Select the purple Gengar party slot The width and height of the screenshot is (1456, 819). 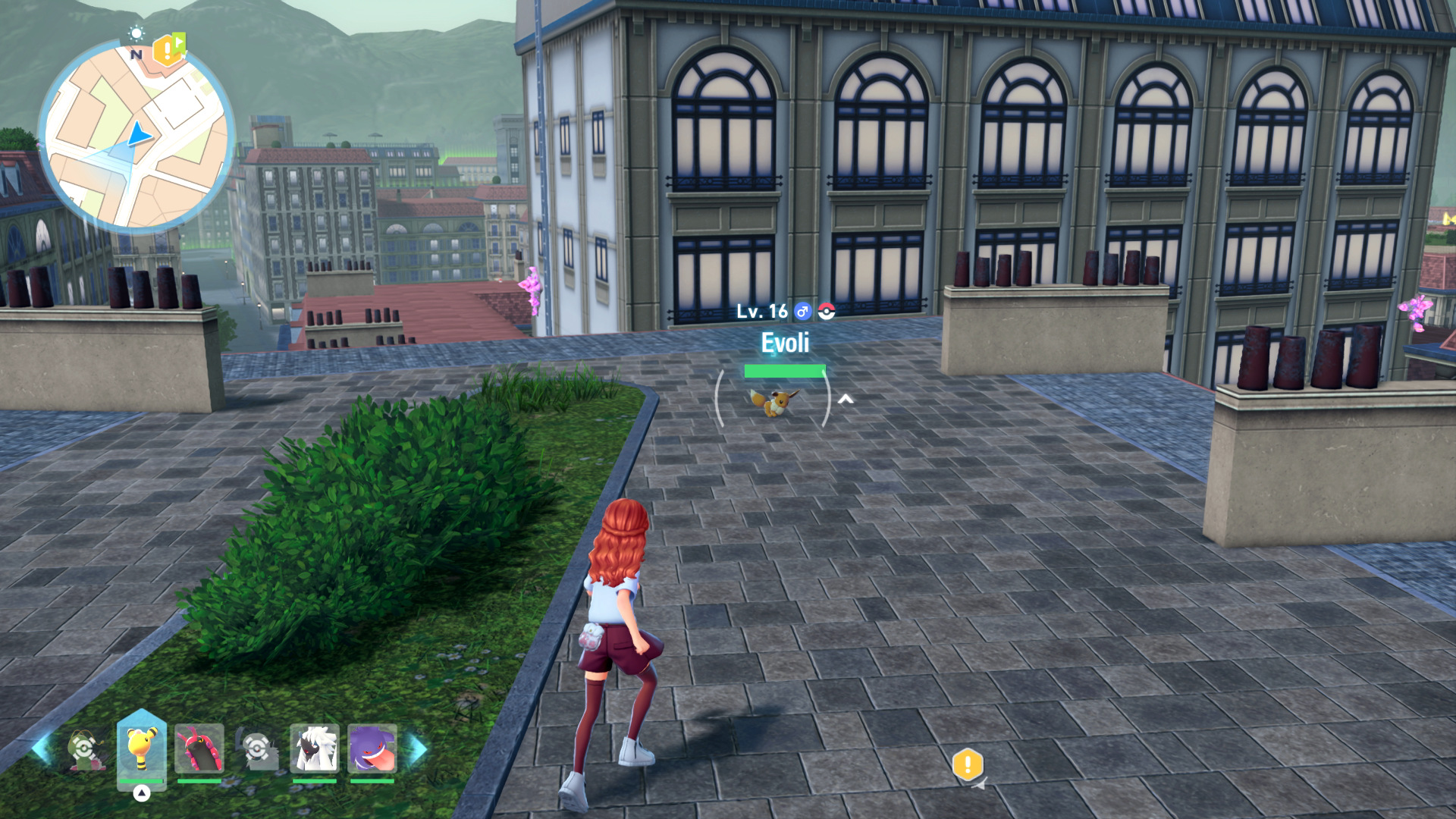[x=372, y=749]
